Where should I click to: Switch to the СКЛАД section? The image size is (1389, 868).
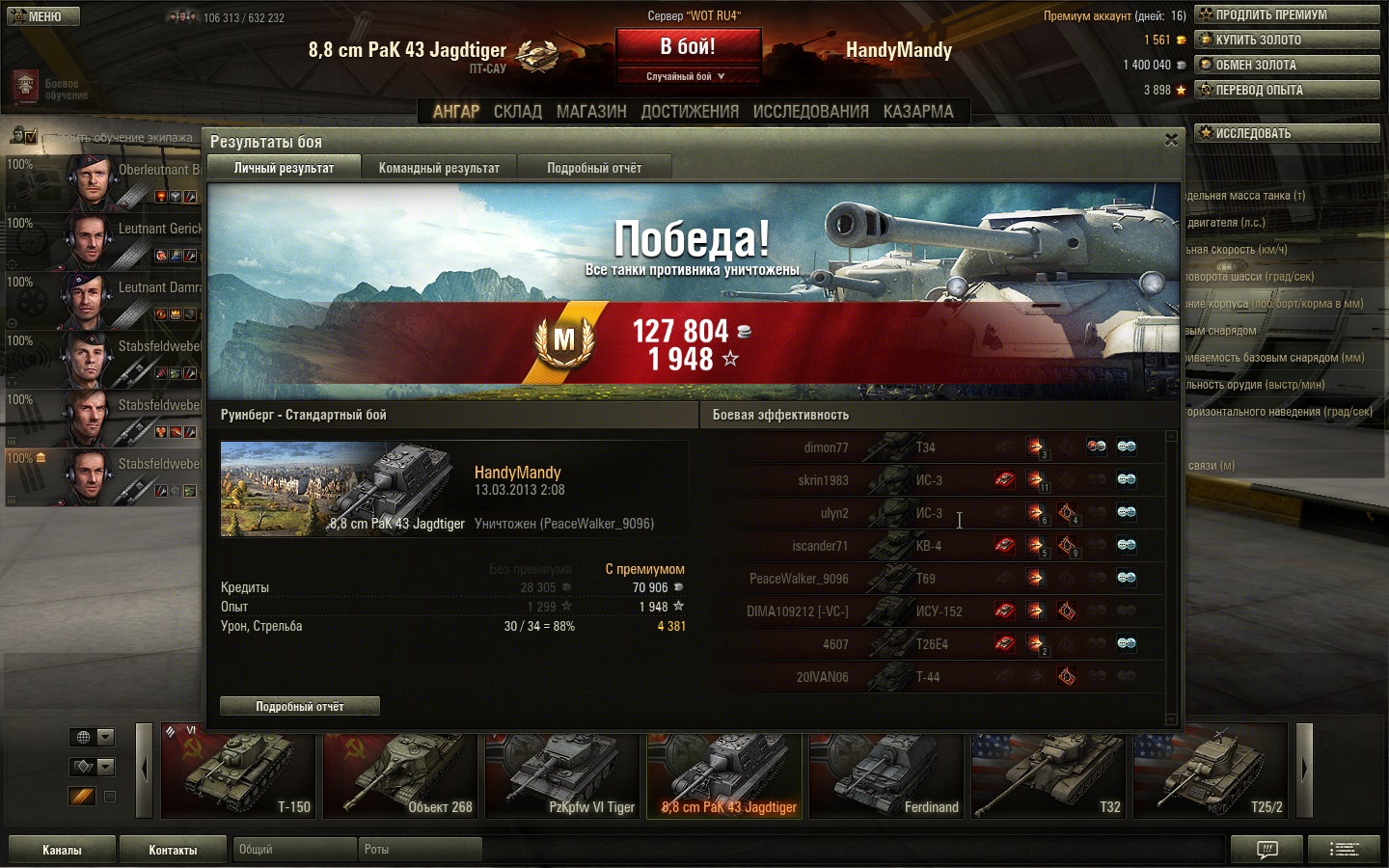pos(517,112)
